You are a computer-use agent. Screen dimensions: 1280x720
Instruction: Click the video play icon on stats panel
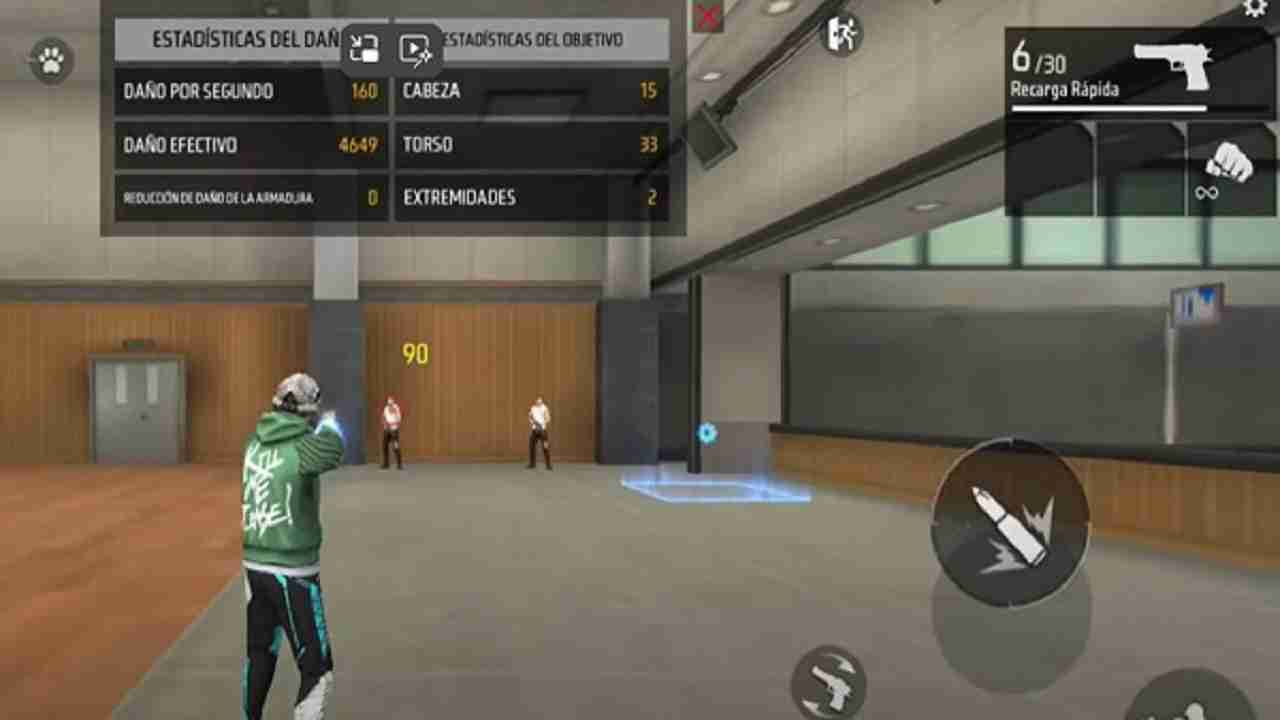415,49
